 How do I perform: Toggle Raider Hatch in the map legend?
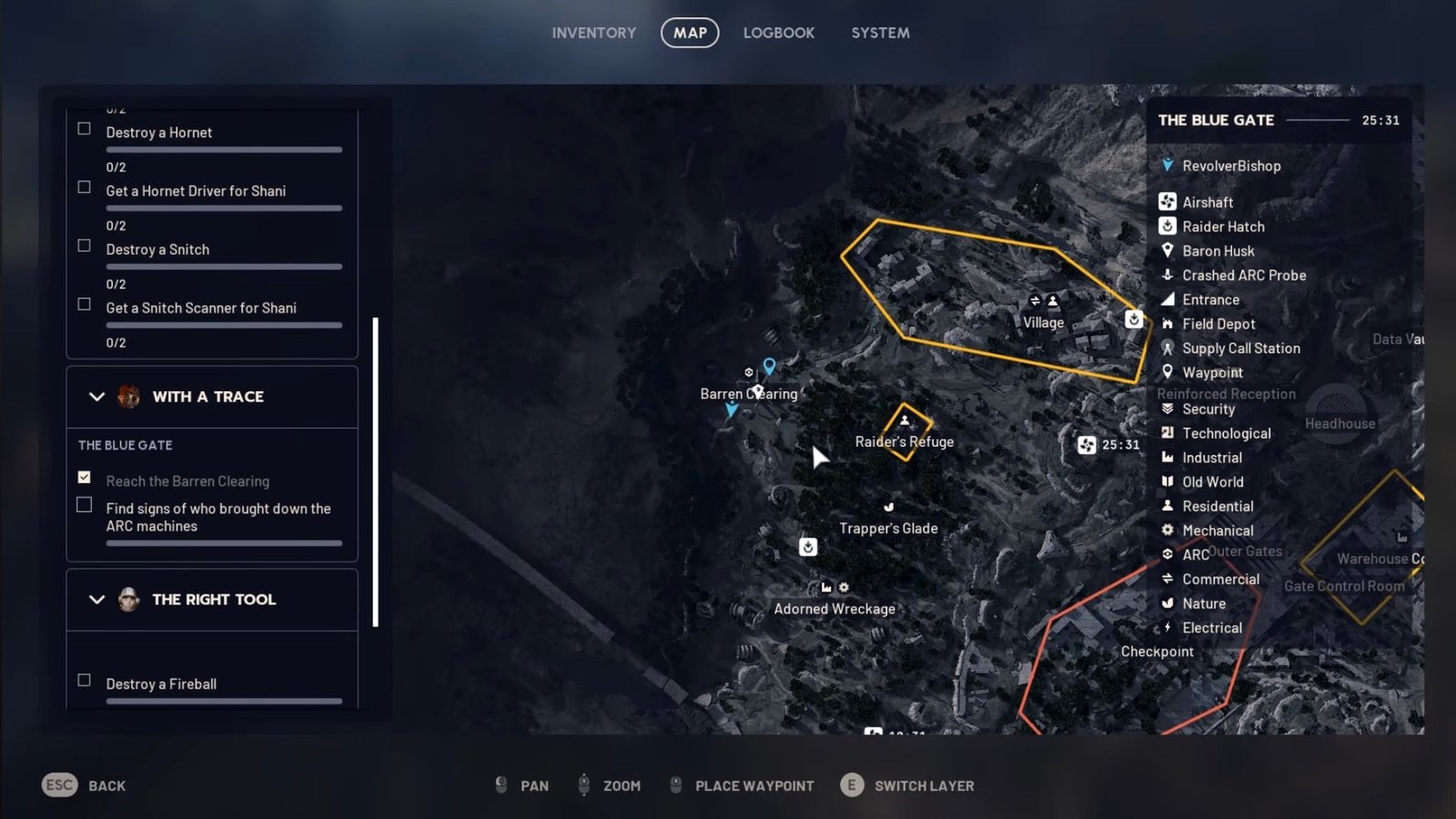tap(1222, 227)
